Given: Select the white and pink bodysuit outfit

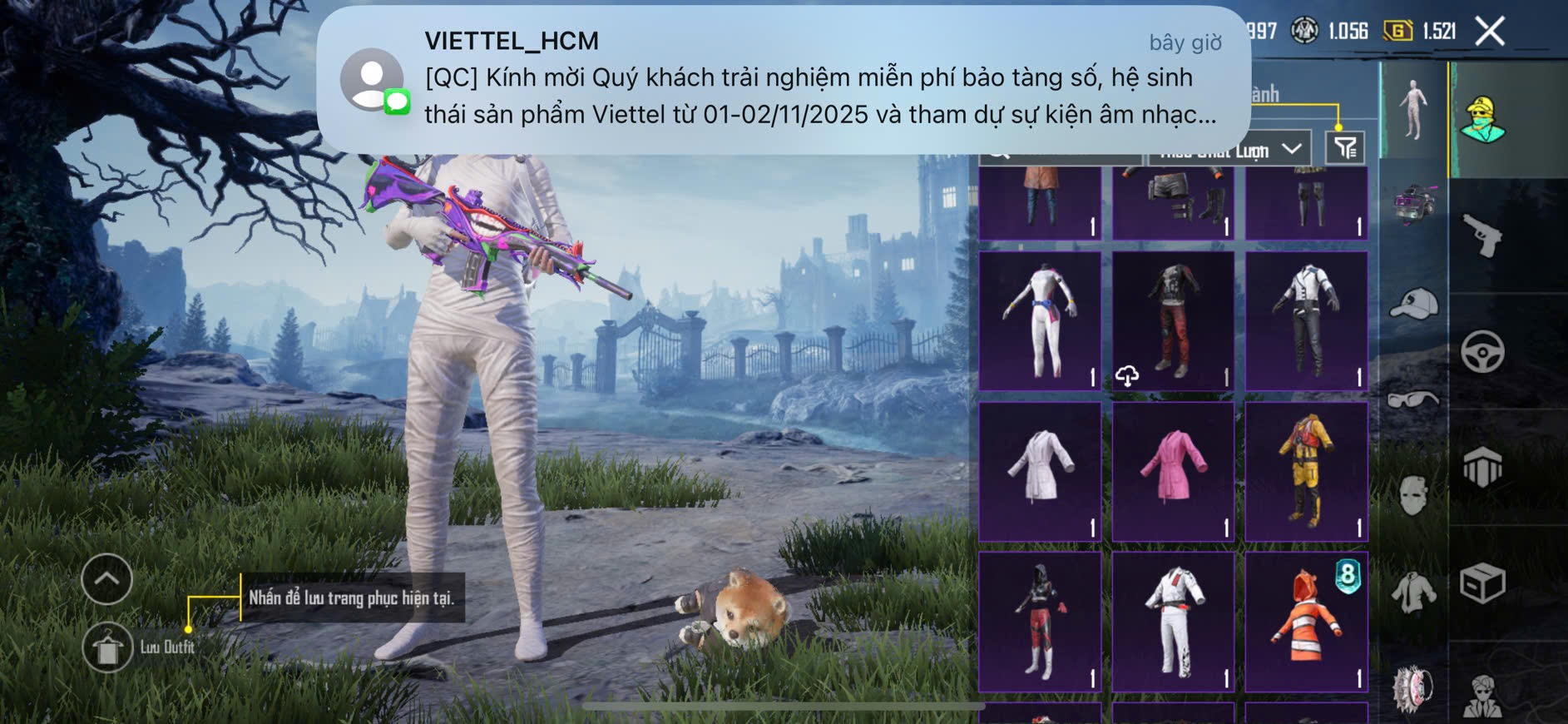Looking at the screenshot, I should click(x=1040, y=320).
